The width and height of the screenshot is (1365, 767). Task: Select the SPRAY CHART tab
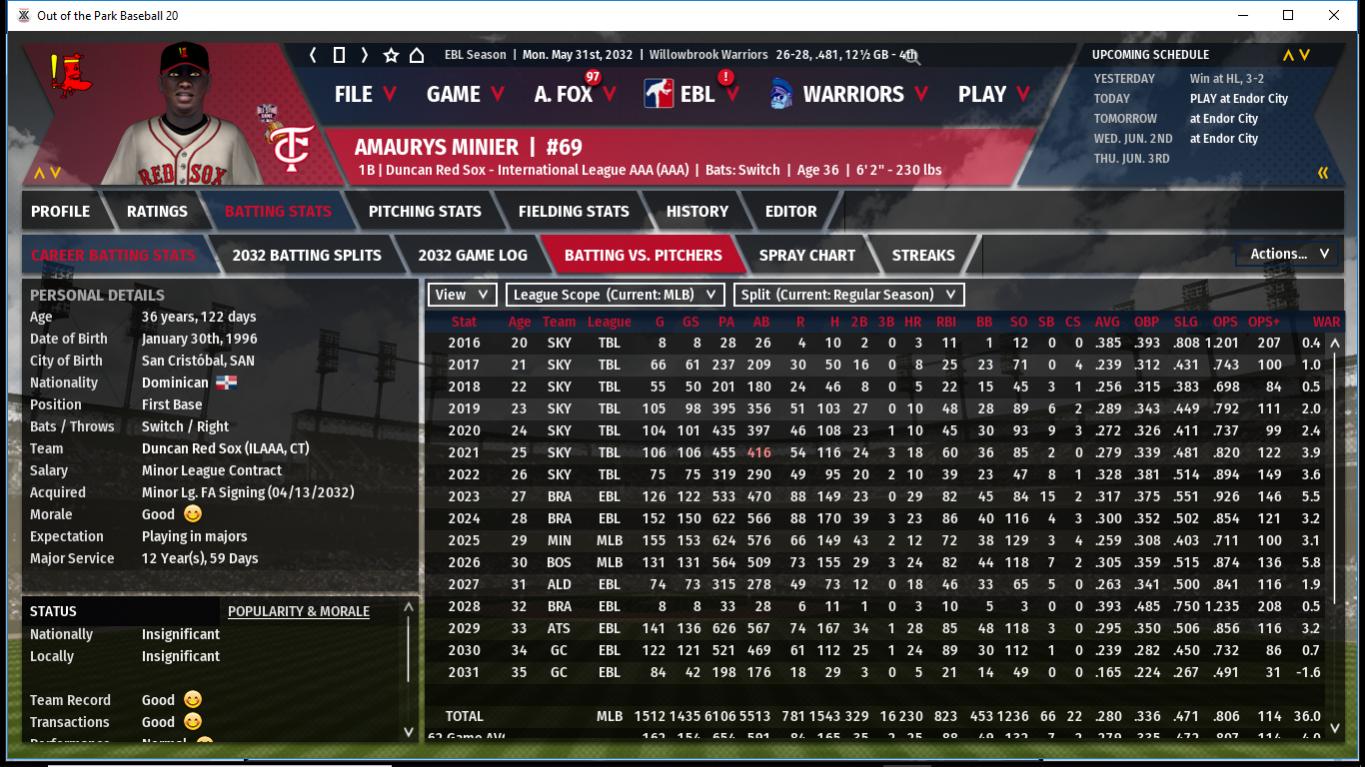[x=807, y=255]
